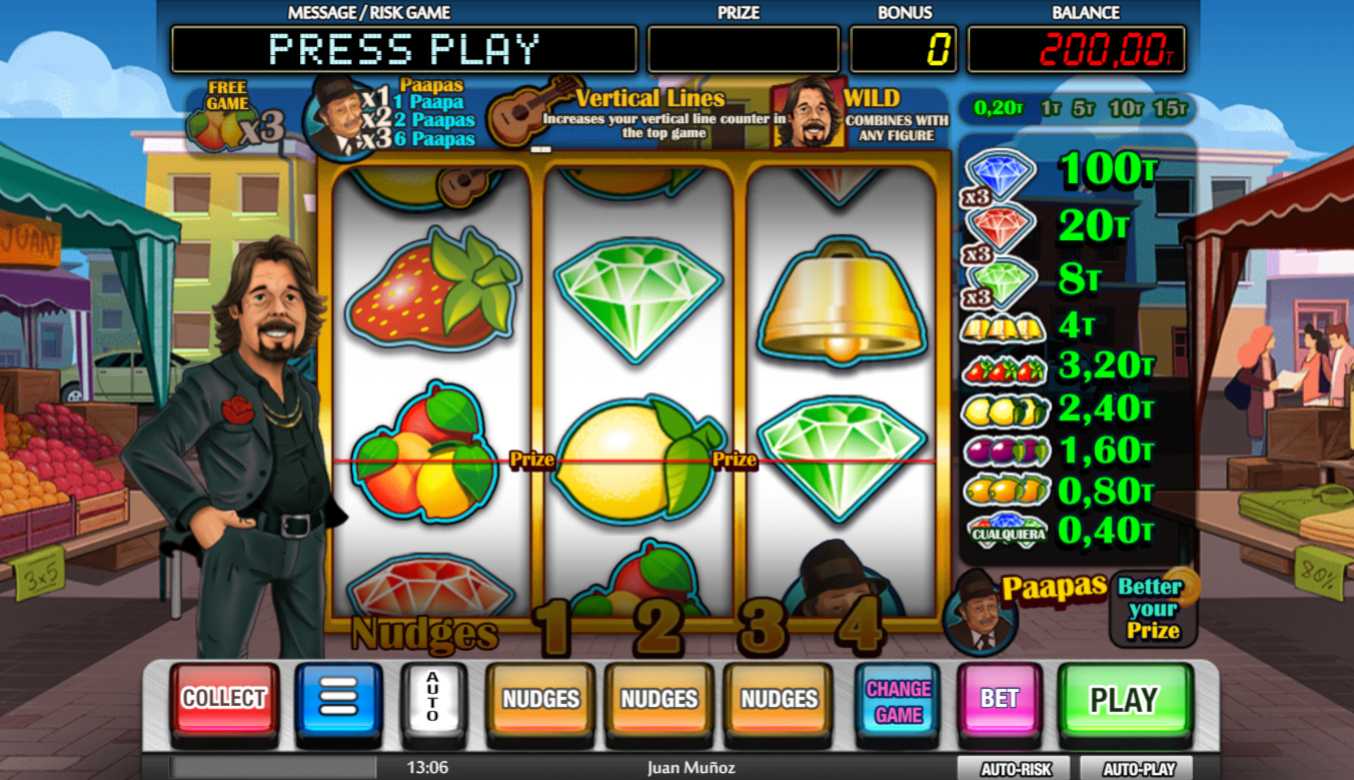
Task: Open the blue three-line menu button
Action: pos(338,698)
